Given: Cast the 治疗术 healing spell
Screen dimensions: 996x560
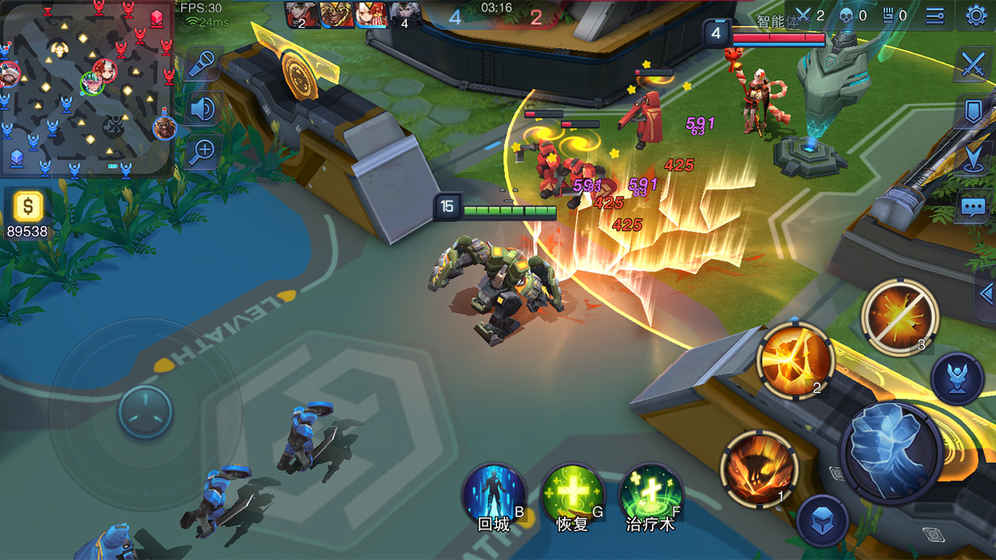Looking at the screenshot, I should click(651, 494).
